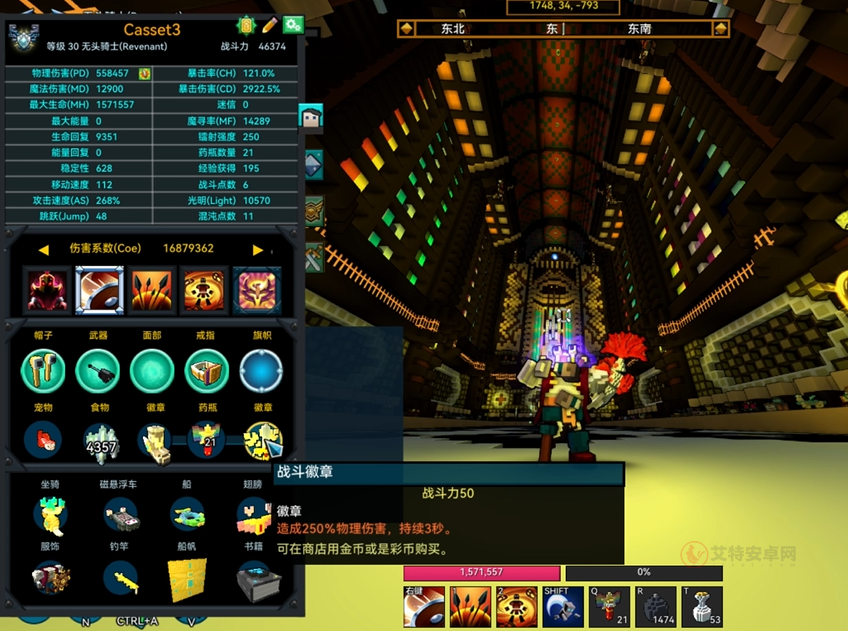This screenshot has width=848, height=631.
Task: Open the green gear settings button
Action: click(293, 25)
